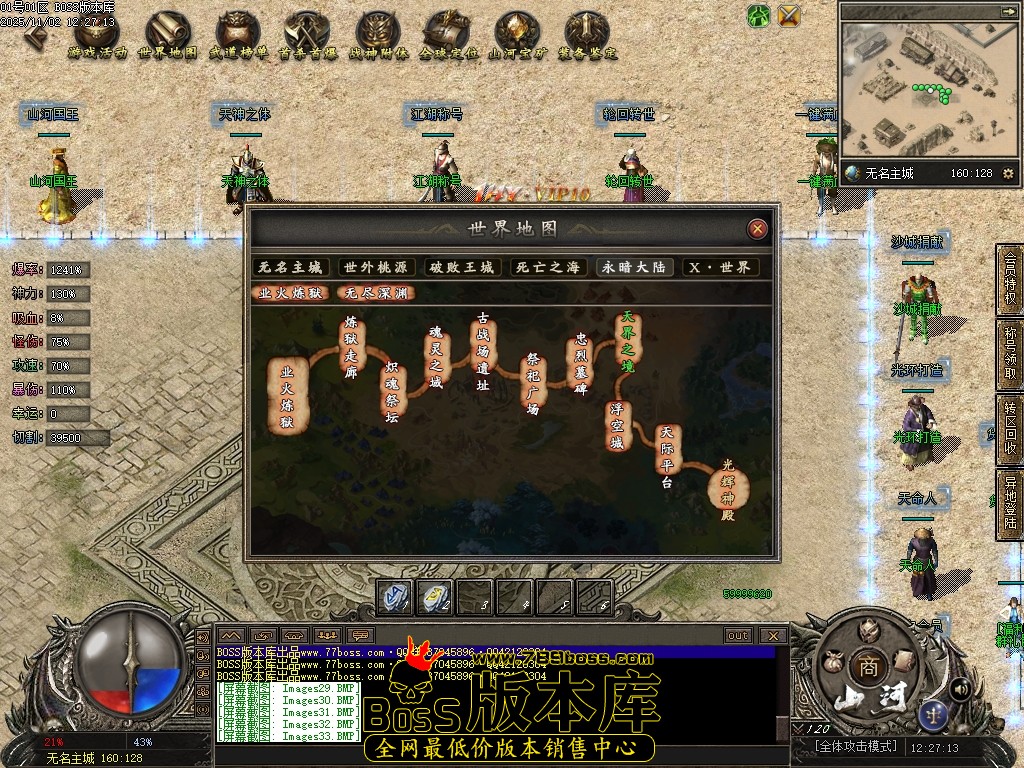Toggle the sound speaker icon
The width and height of the screenshot is (1024, 768).
pos(960,688)
